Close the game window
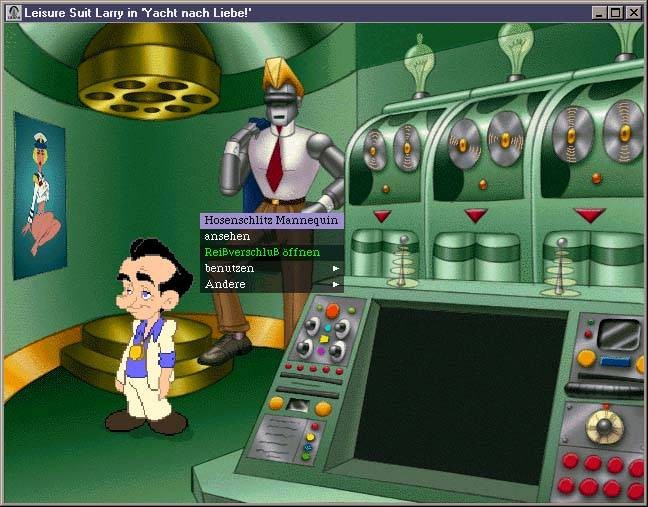Screen dimensions: 648x507 [633, 13]
